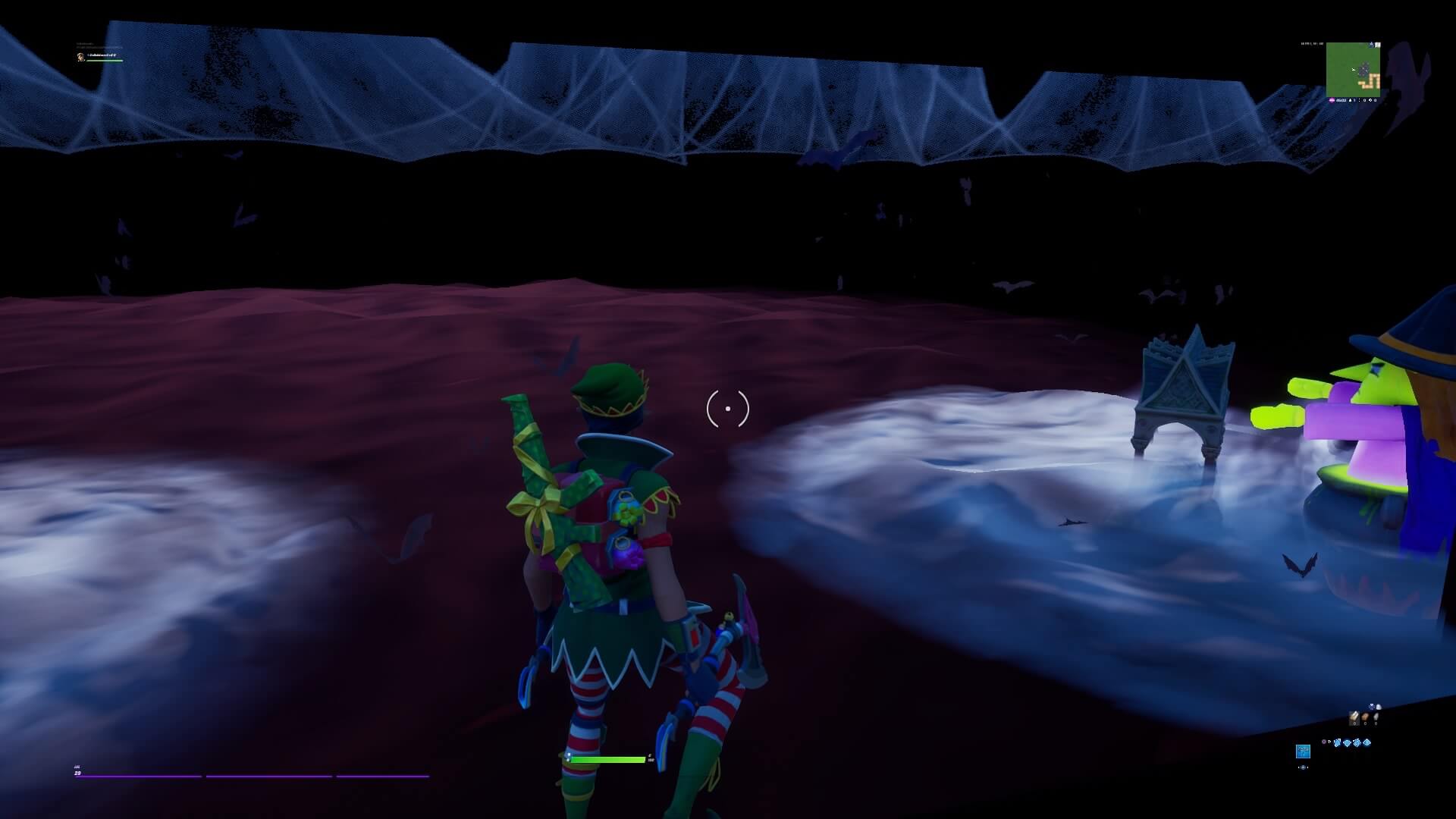Image resolution: width=1456 pixels, height=819 pixels.
Task: Select the metal material icon in the hotbar
Action: pos(1376,717)
